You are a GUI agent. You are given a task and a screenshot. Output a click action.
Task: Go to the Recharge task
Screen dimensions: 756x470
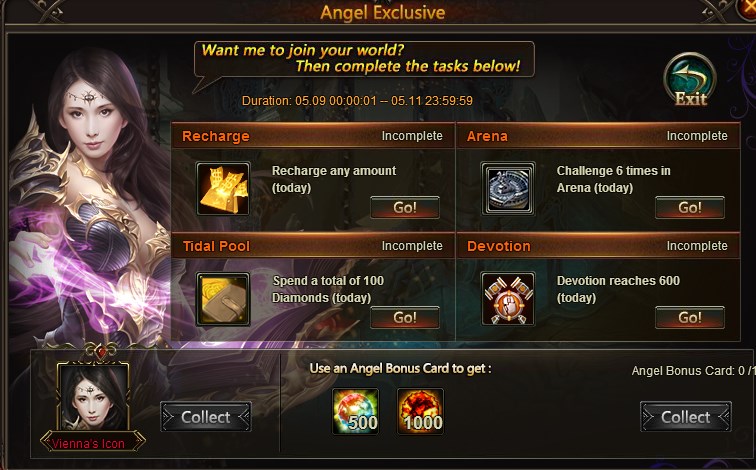pos(405,208)
